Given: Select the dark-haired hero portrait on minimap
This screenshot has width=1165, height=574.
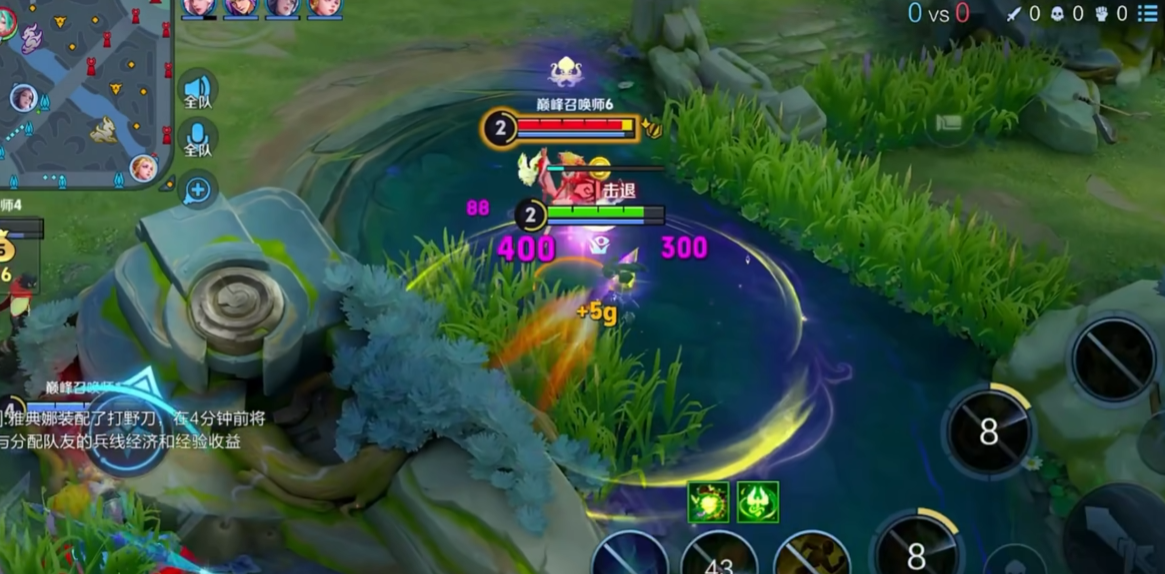Looking at the screenshot, I should (x=23, y=98).
